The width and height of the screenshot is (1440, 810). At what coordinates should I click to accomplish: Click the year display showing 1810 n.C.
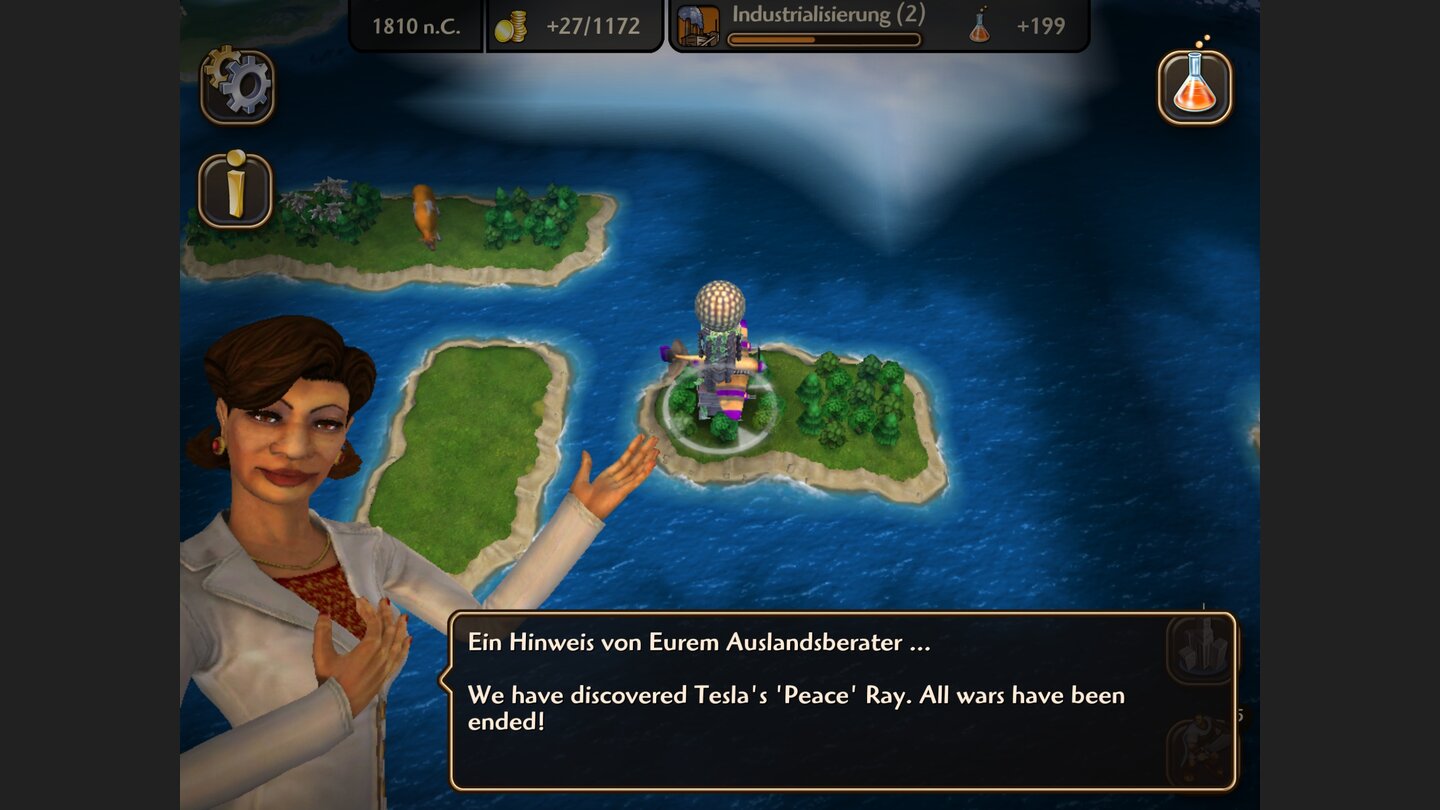point(416,26)
